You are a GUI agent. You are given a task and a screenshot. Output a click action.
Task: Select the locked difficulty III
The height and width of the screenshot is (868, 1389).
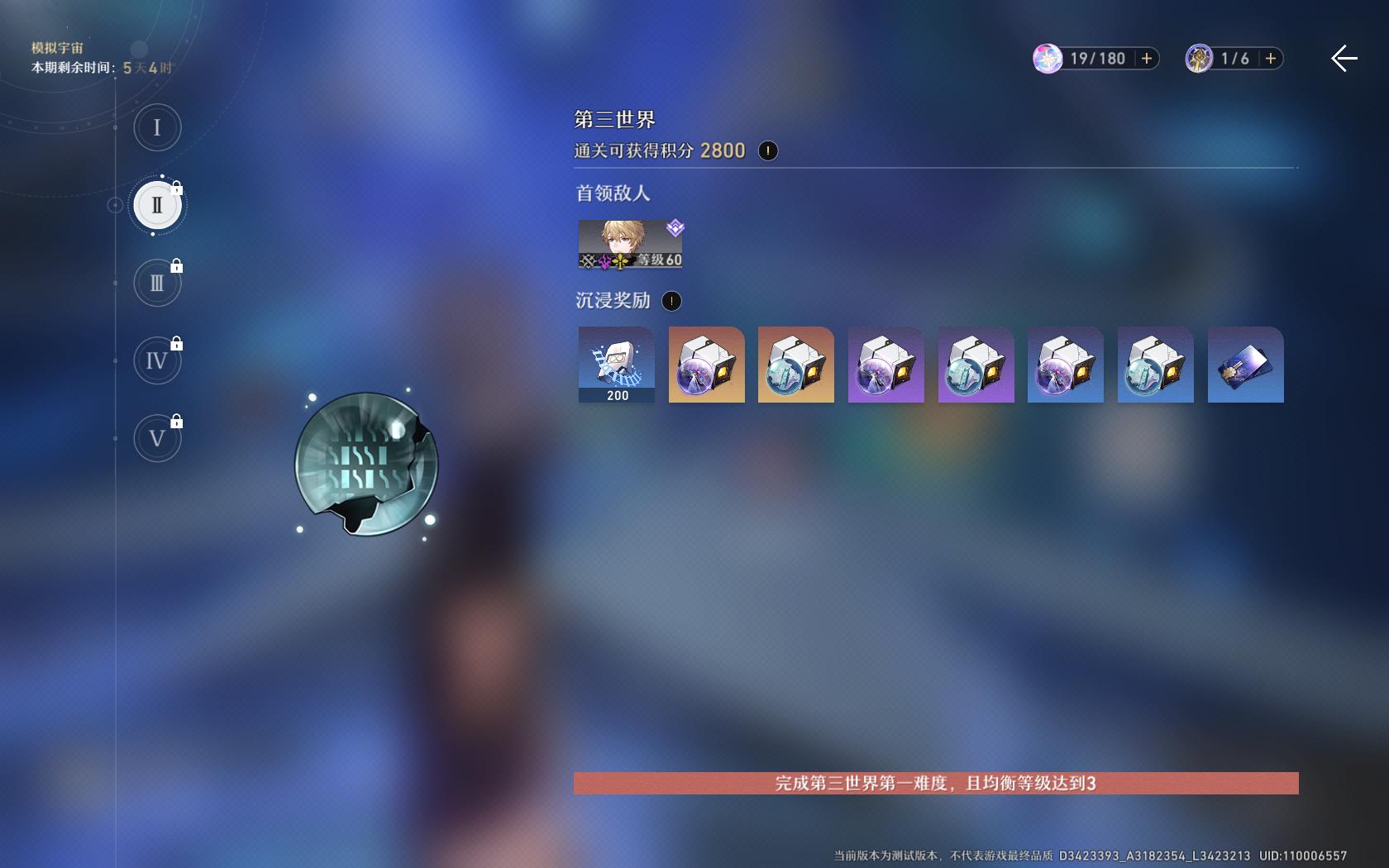click(x=157, y=282)
